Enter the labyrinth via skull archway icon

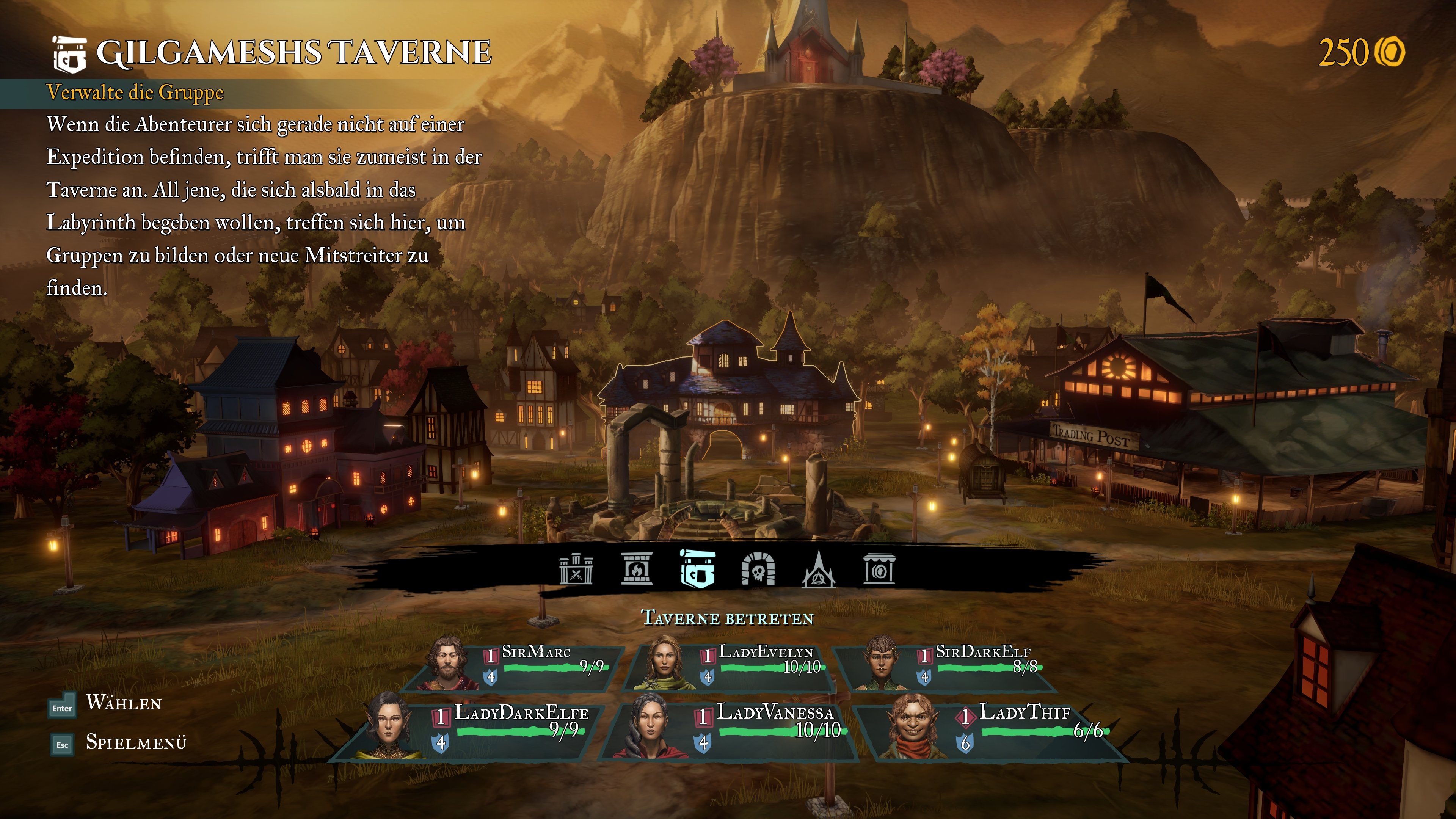pyautogui.click(x=758, y=569)
